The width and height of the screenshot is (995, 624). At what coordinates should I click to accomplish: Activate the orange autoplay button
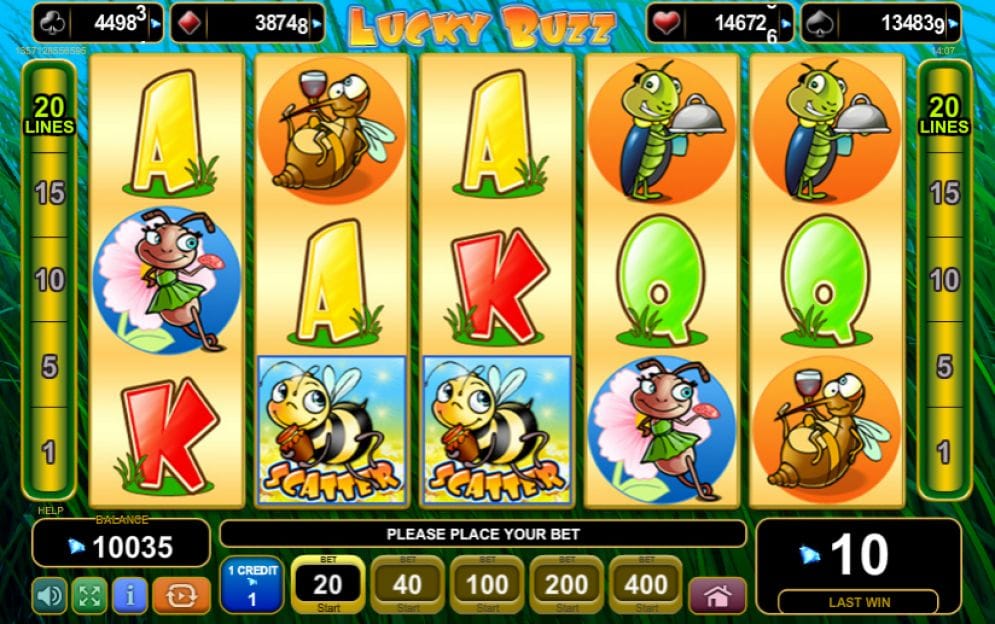(181, 596)
